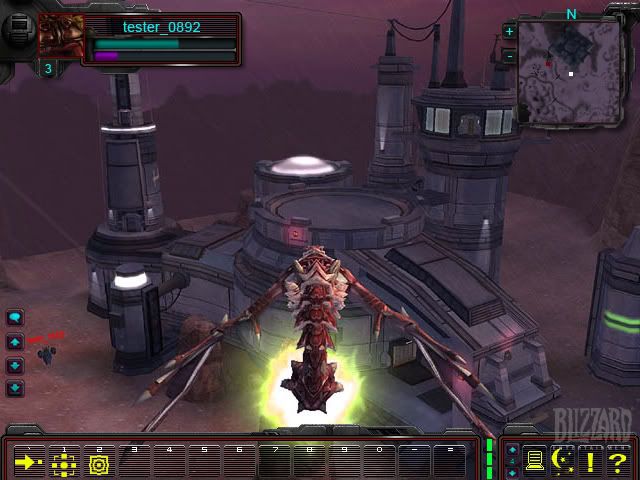The image size is (640, 480).
Task: Click on the minimap
Action: click(569, 72)
